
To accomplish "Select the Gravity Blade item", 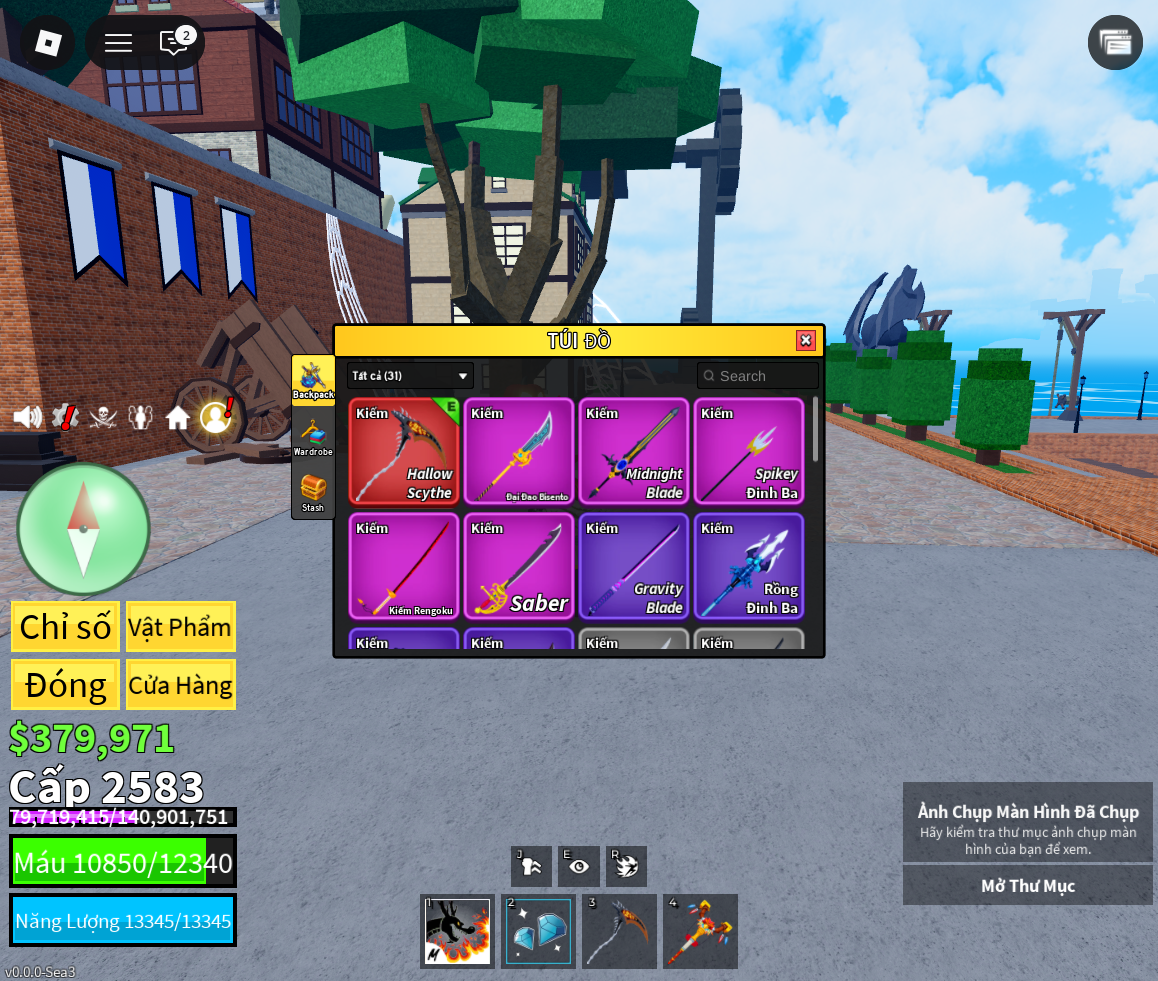I will (x=634, y=566).
